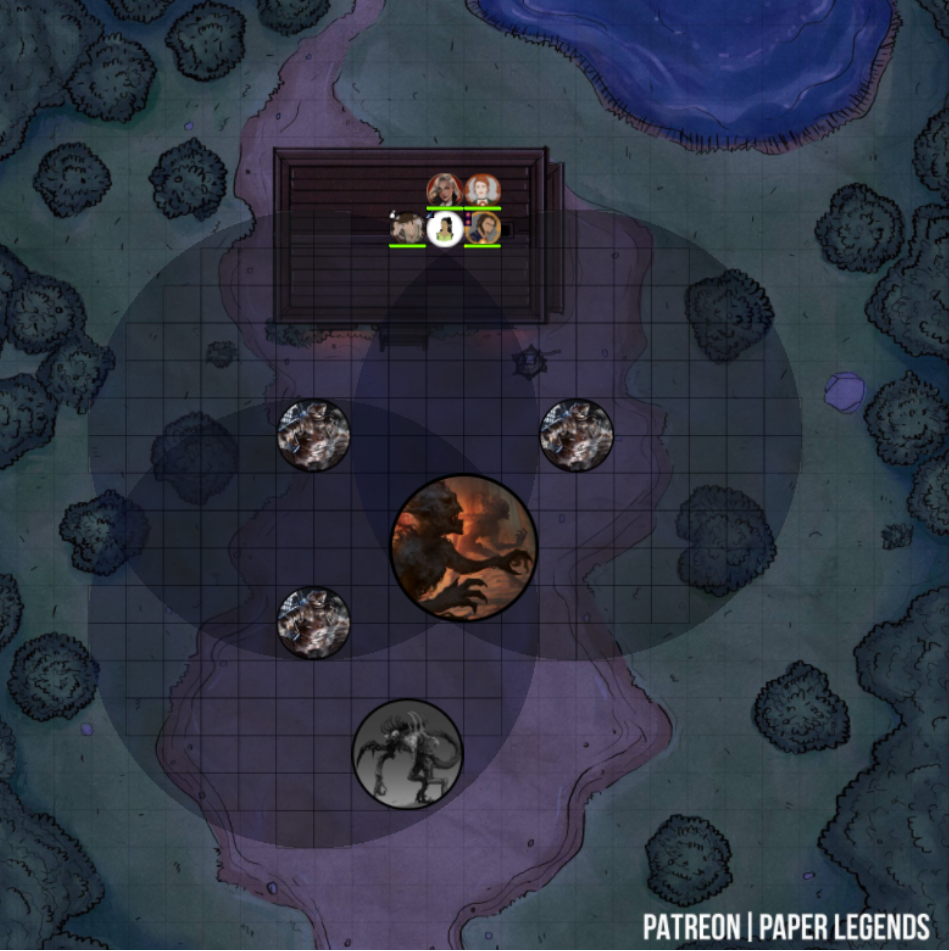Select the grey skeletal creature token
Screen dimensions: 949x951
408,754
